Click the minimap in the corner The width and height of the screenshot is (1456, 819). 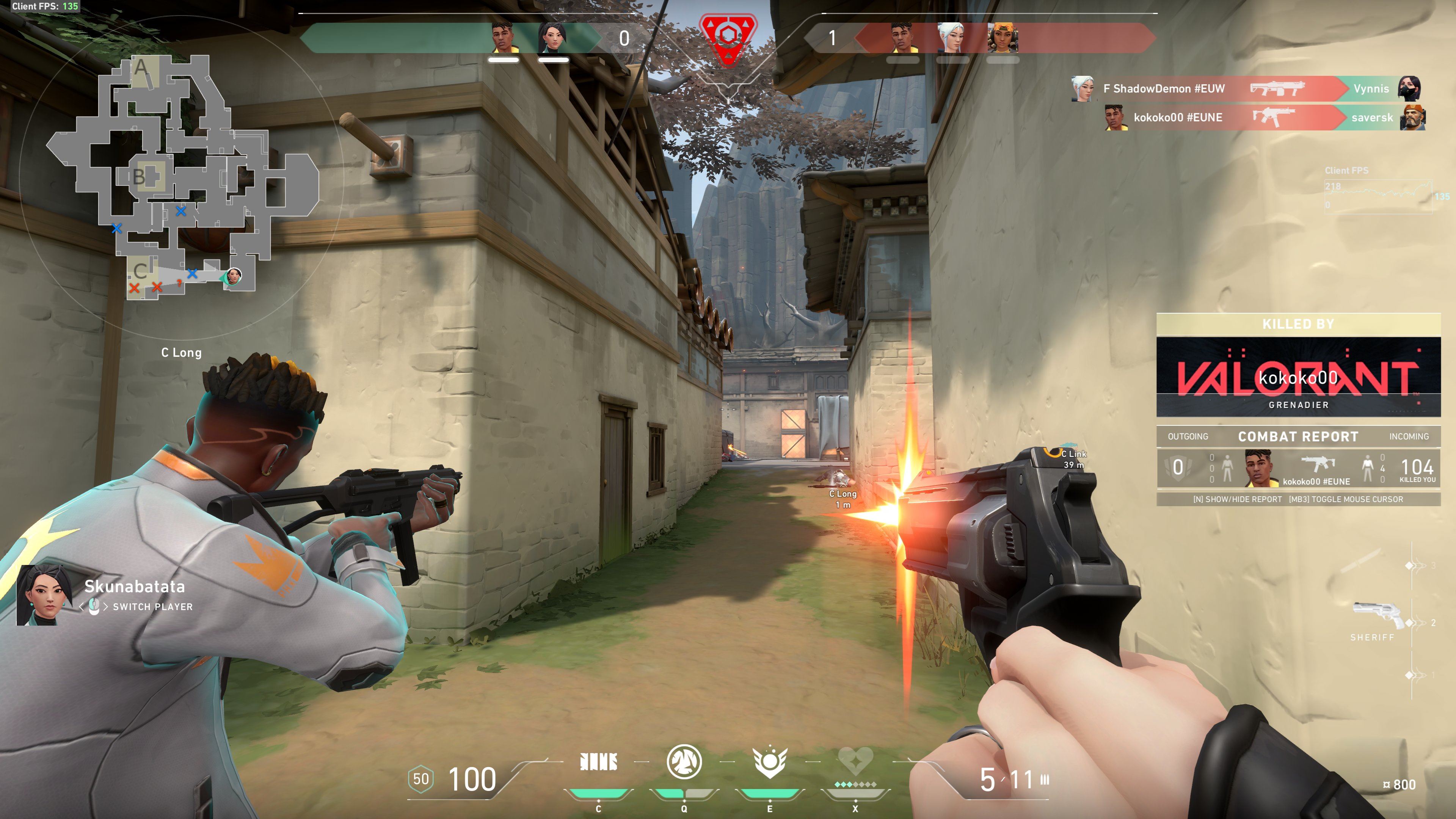(x=181, y=175)
